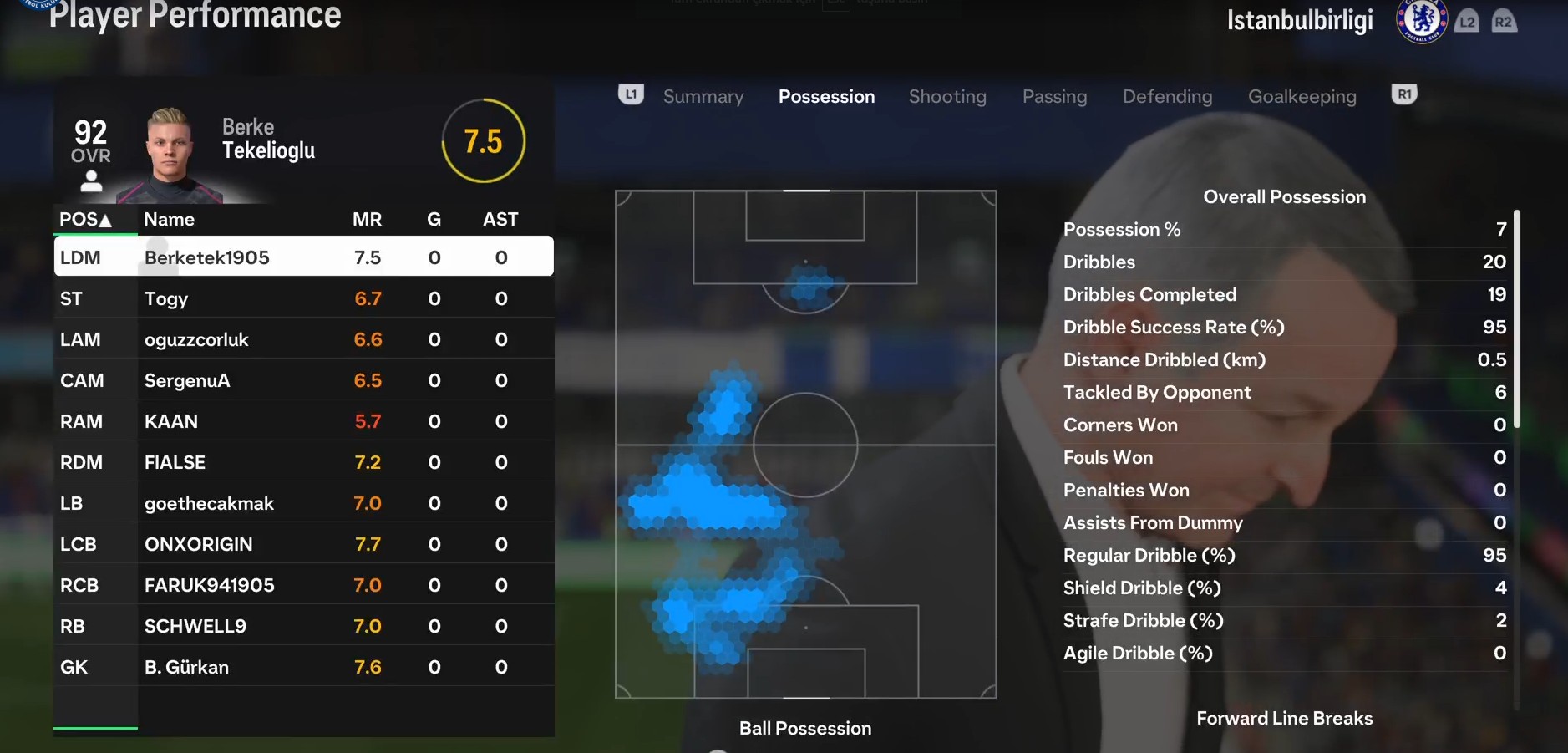This screenshot has width=1568, height=753.
Task: Choose ONXORIGIN centre back row
Action: click(x=303, y=544)
